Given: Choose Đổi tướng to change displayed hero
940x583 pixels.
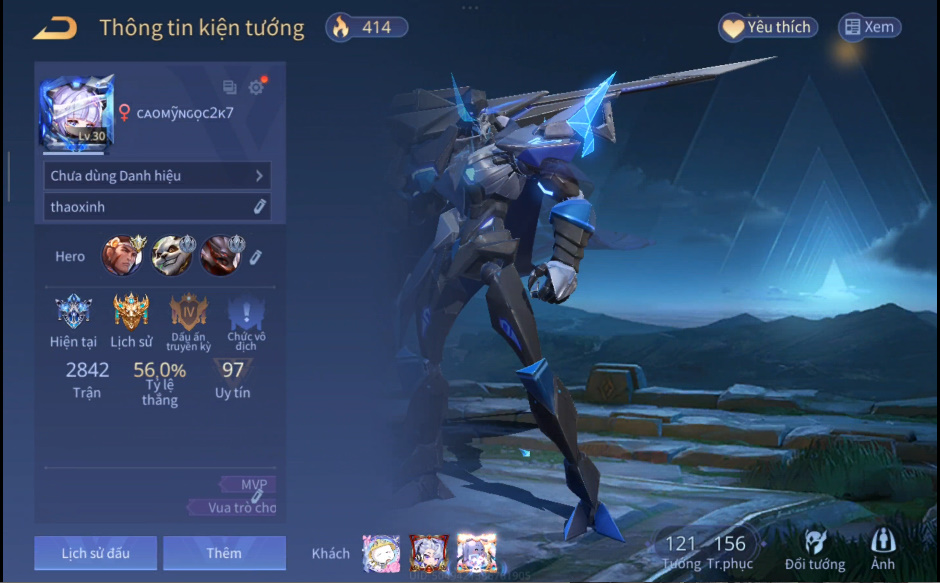Looking at the screenshot, I should [814, 551].
